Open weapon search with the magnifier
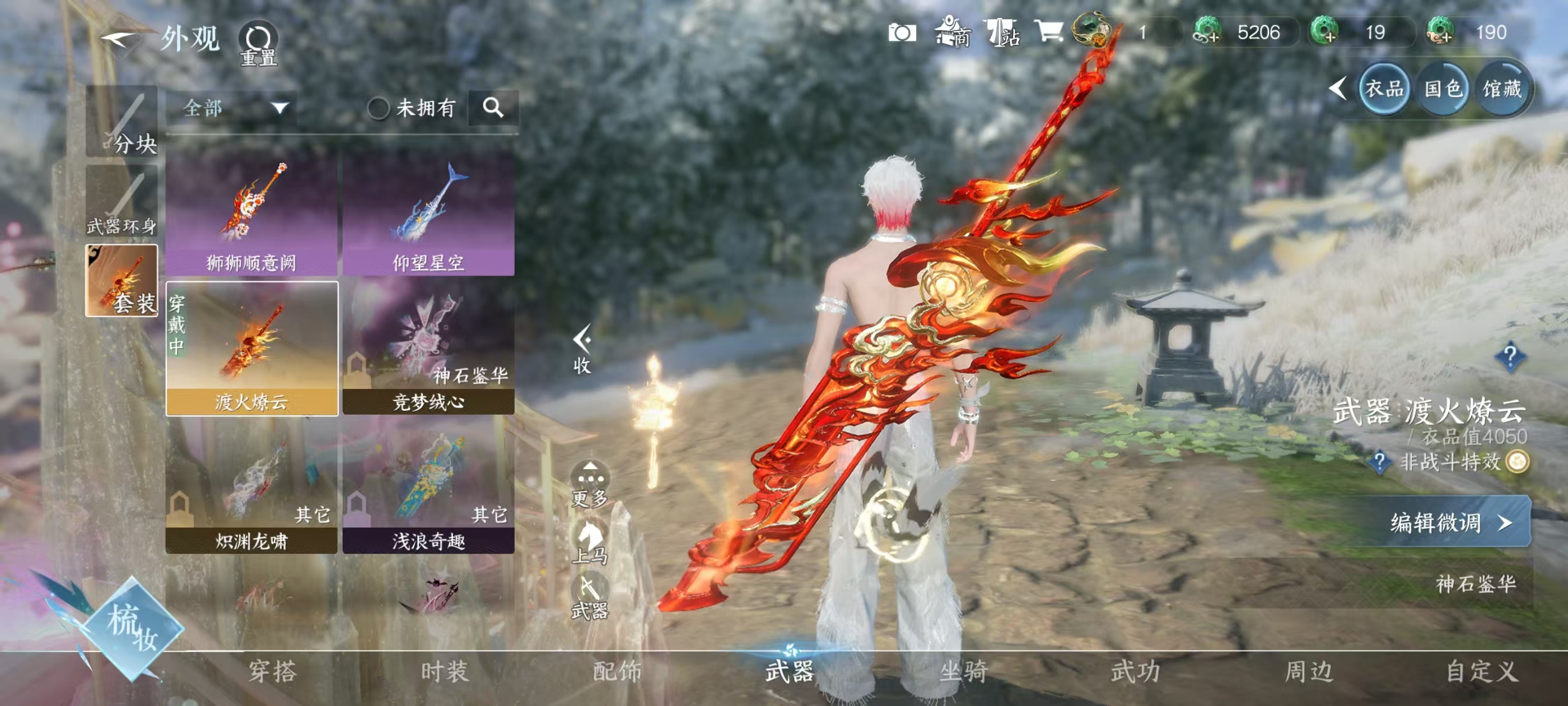The height and width of the screenshot is (706, 1568). click(x=493, y=109)
